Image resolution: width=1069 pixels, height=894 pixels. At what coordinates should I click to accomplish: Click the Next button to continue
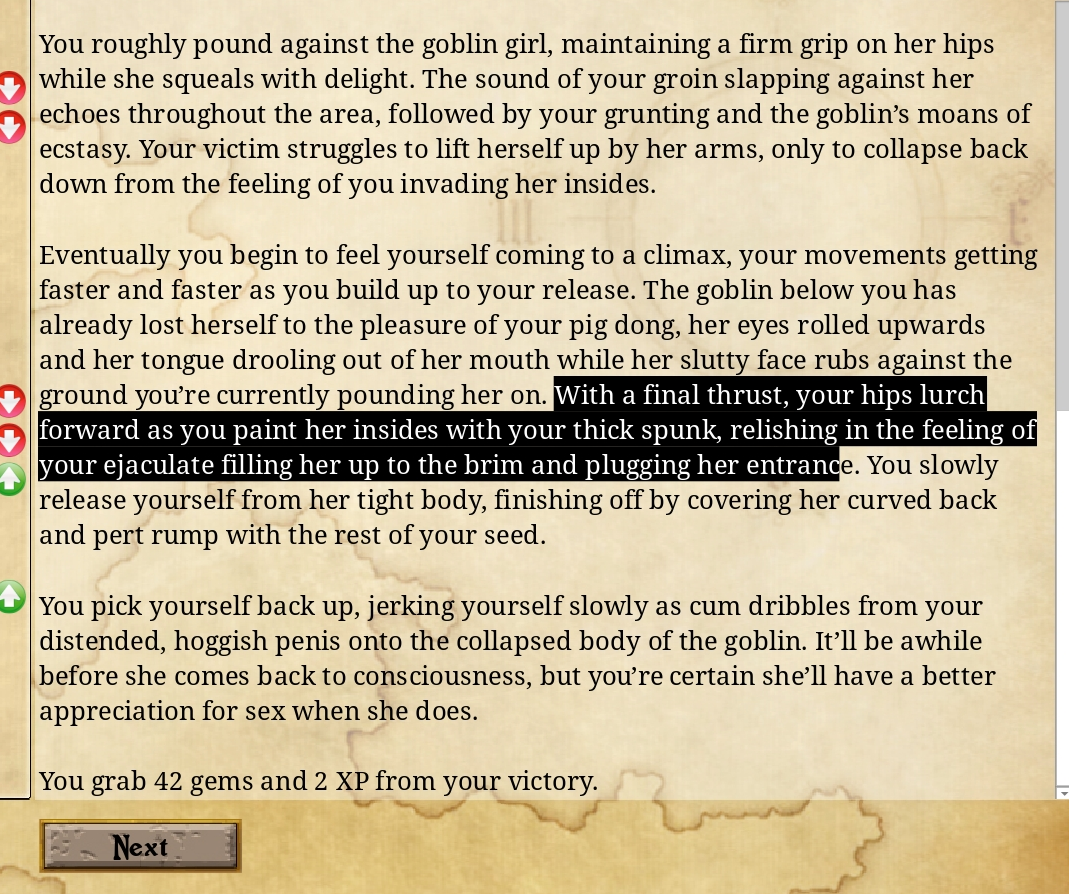pyautogui.click(x=140, y=847)
